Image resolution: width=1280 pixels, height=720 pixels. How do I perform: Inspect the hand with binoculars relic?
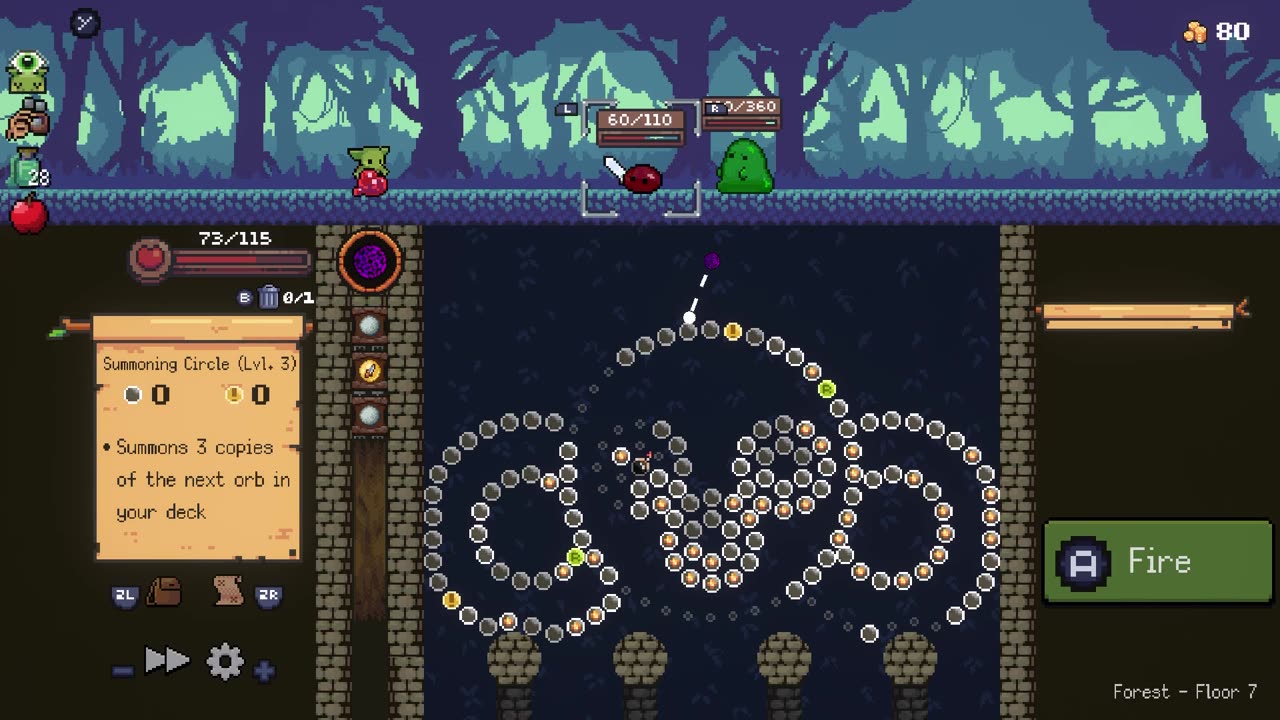27,121
